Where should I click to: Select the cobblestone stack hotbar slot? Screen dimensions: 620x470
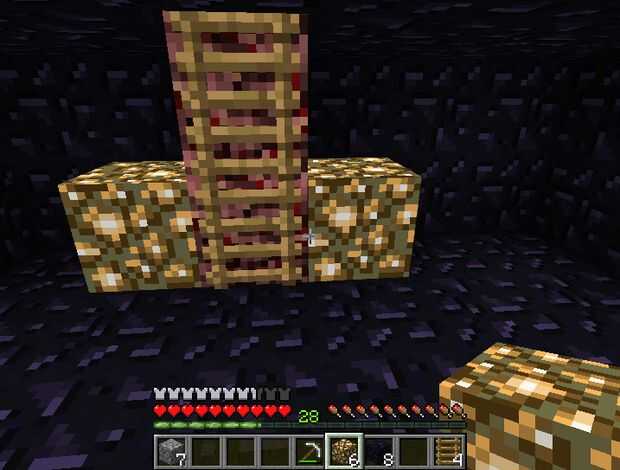(171, 452)
